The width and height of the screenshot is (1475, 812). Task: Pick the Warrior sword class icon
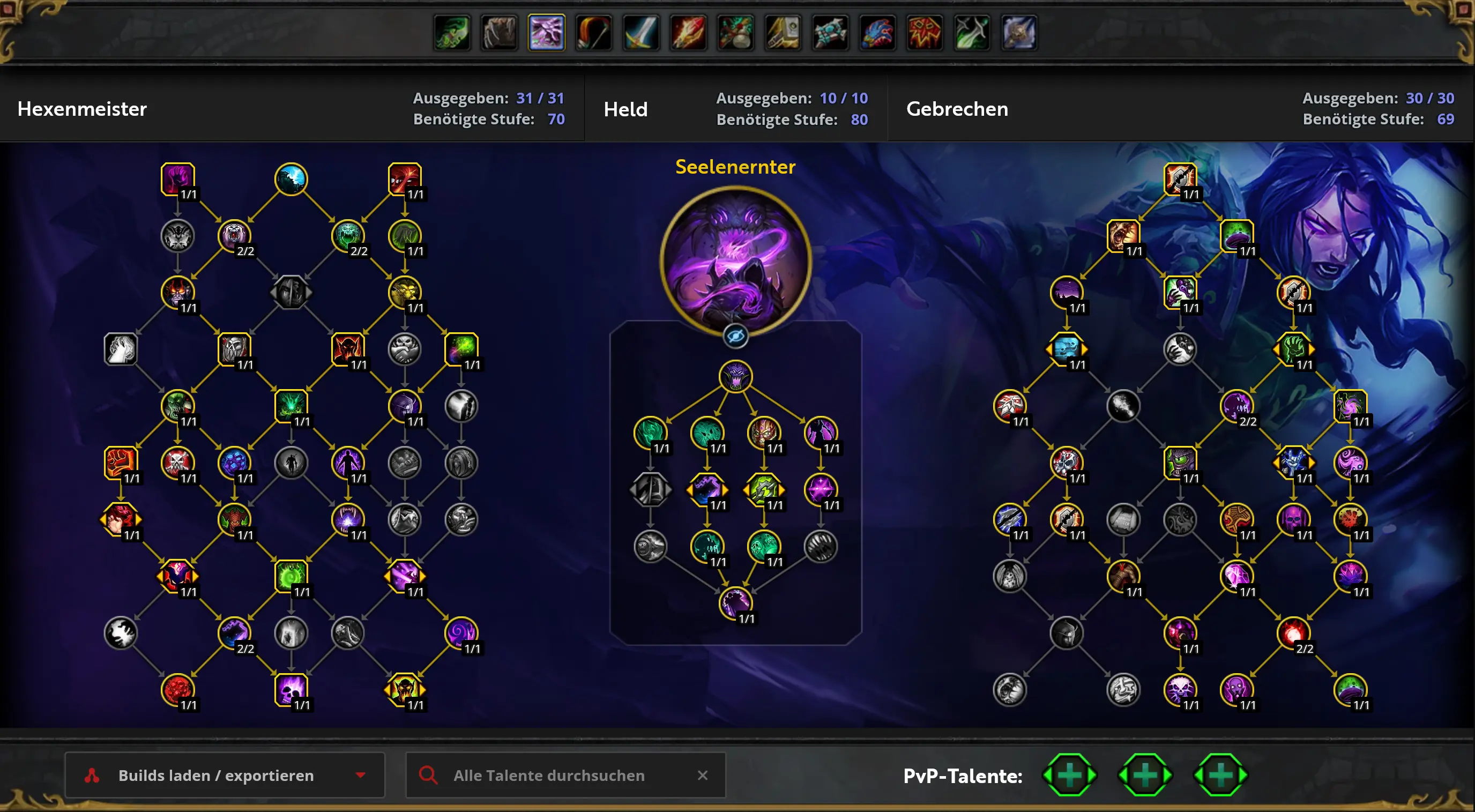click(640, 33)
